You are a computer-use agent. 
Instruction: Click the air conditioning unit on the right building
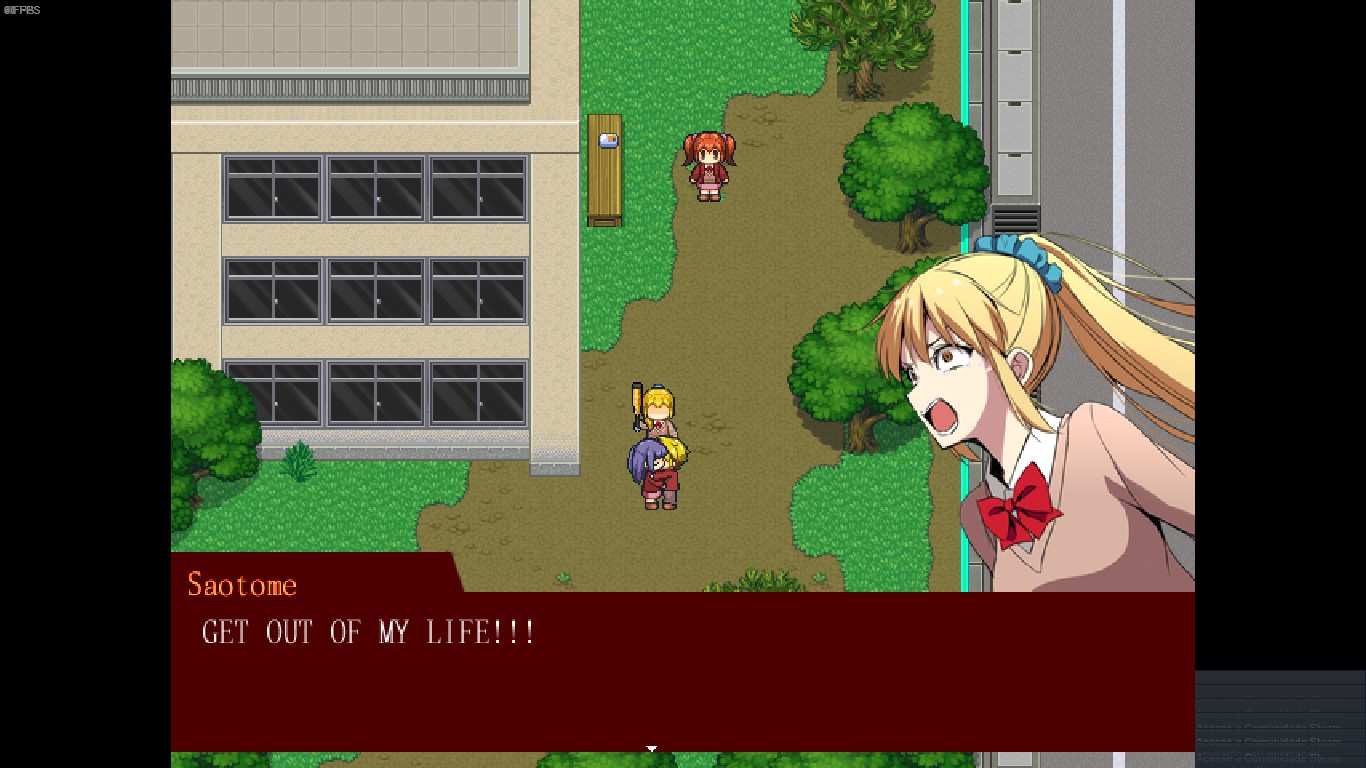[x=1015, y=215]
